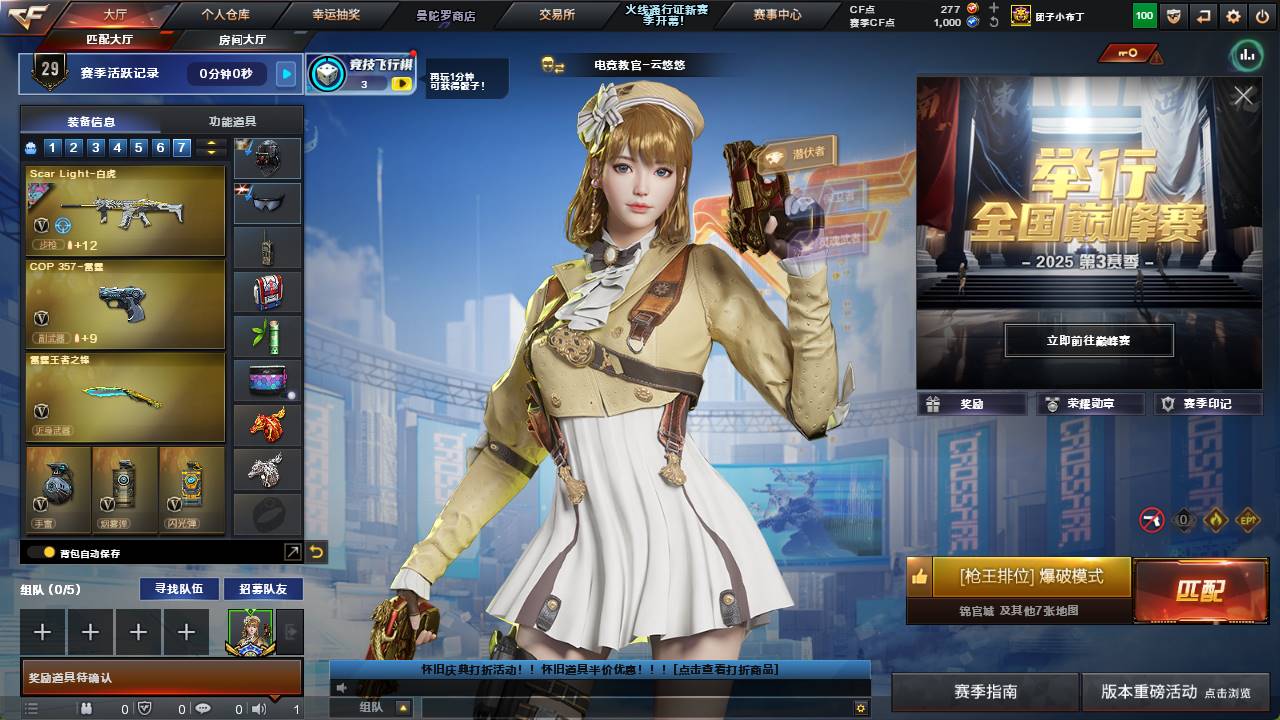
Task: Select the Scar Light-白虎 rifle slot
Action: coord(125,210)
